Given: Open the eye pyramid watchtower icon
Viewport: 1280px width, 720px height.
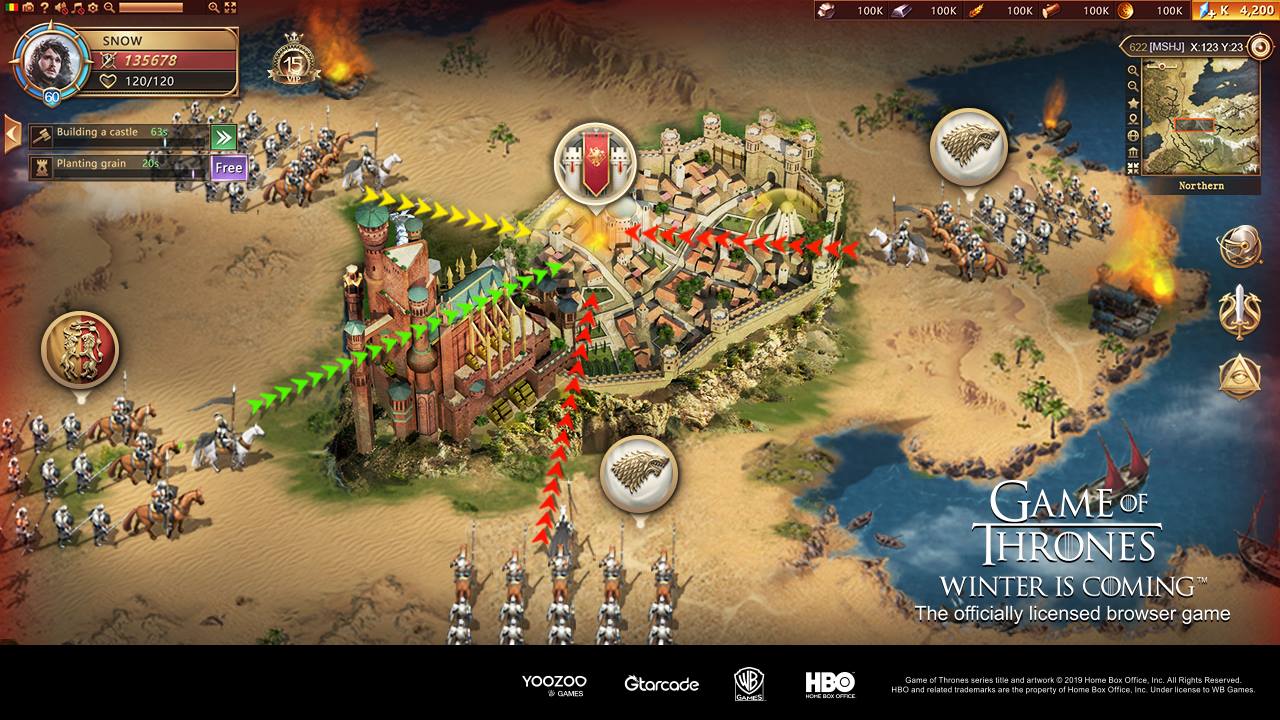Looking at the screenshot, I should pos(1239,372).
